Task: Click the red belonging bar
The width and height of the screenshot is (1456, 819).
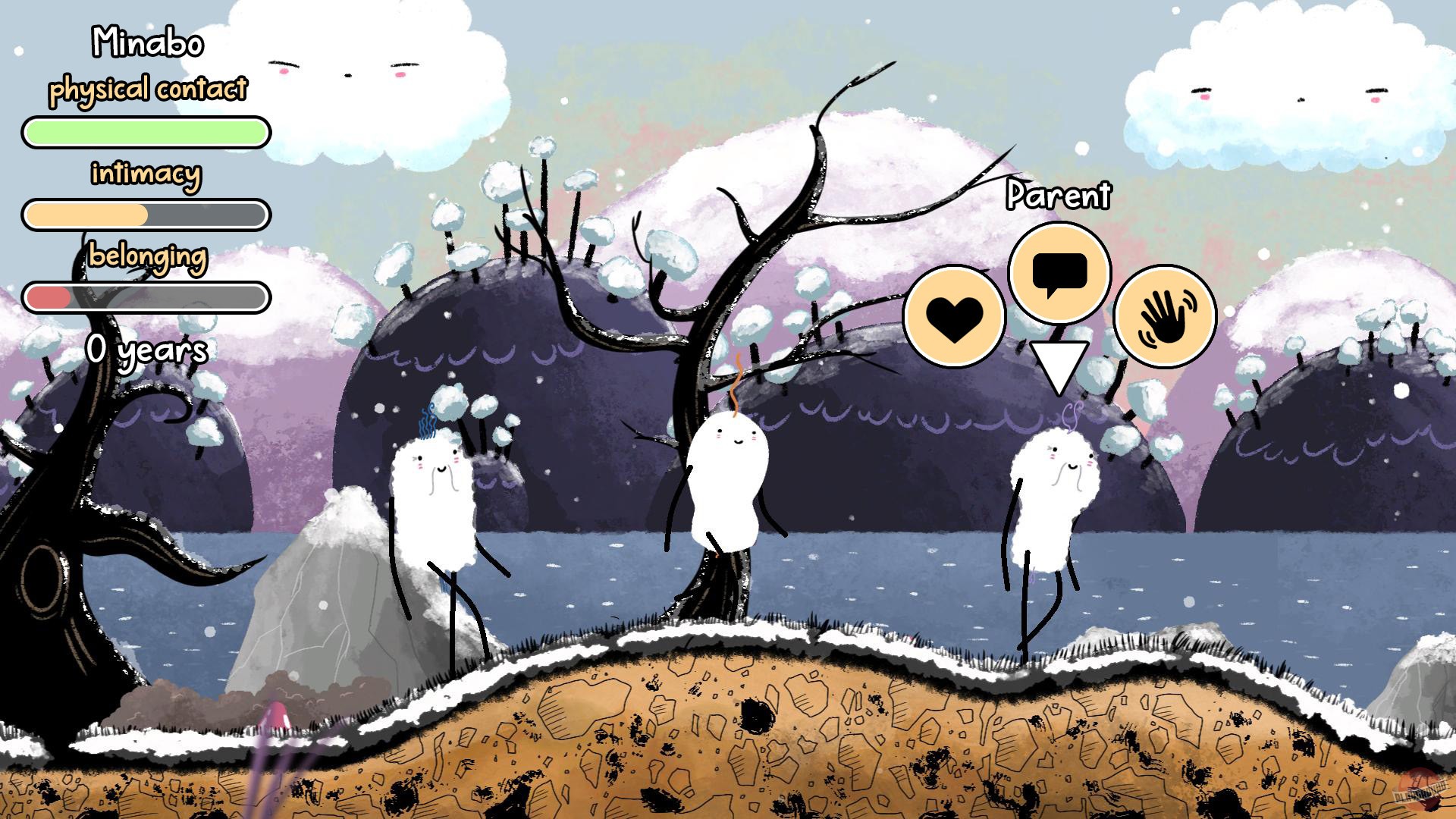Action: pos(146,298)
